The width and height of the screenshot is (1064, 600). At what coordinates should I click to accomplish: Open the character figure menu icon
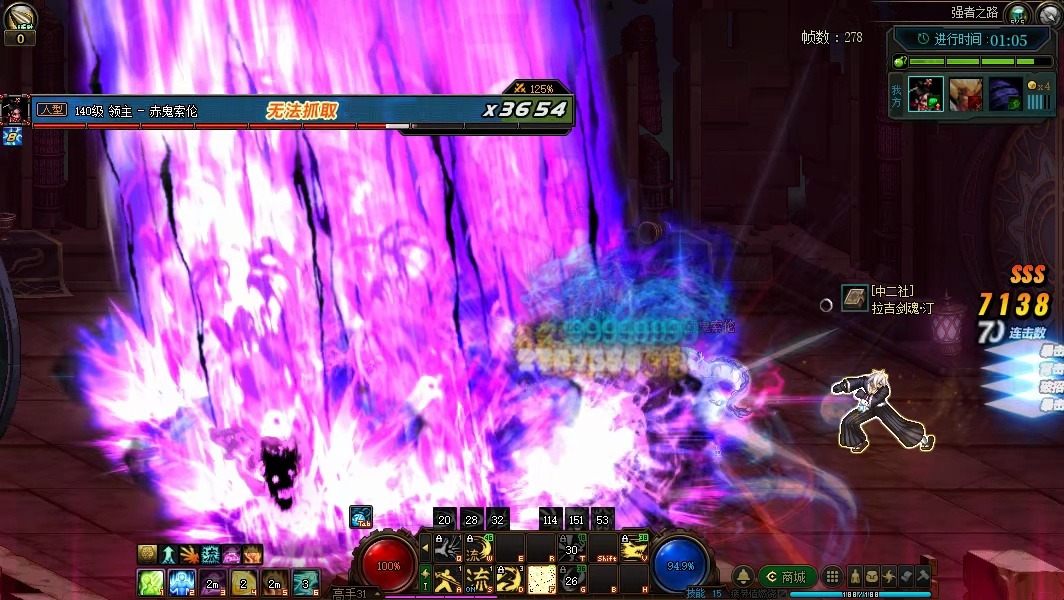[856, 577]
